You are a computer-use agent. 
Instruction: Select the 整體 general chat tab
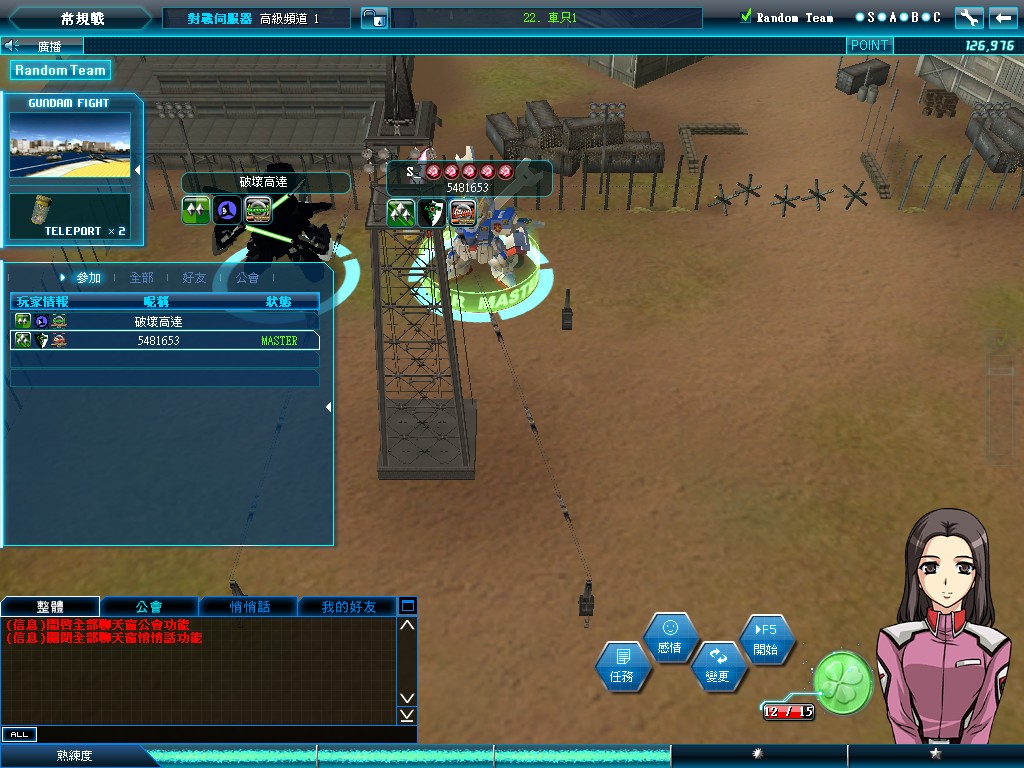(50, 606)
